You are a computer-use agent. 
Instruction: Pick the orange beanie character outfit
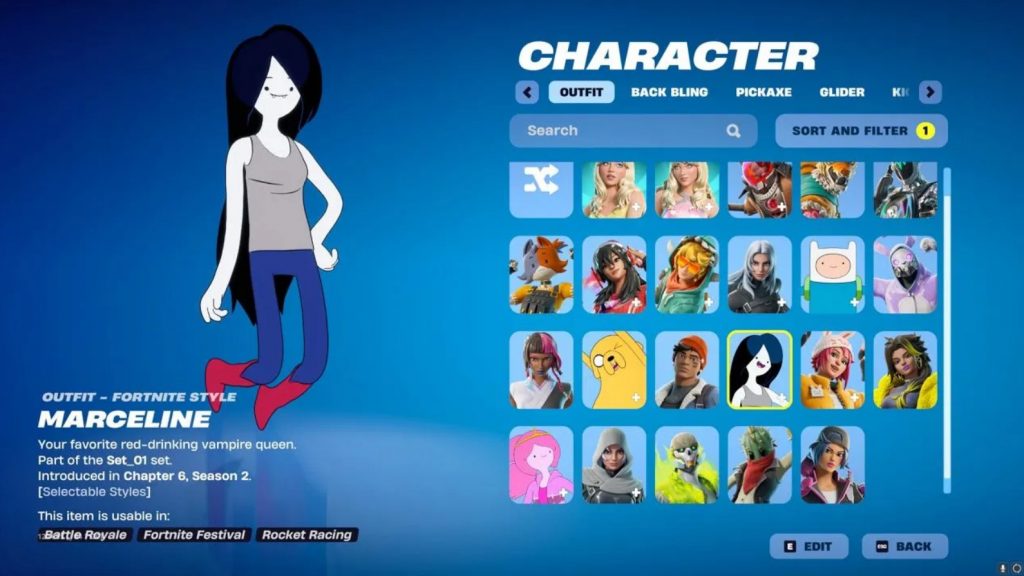(x=687, y=370)
